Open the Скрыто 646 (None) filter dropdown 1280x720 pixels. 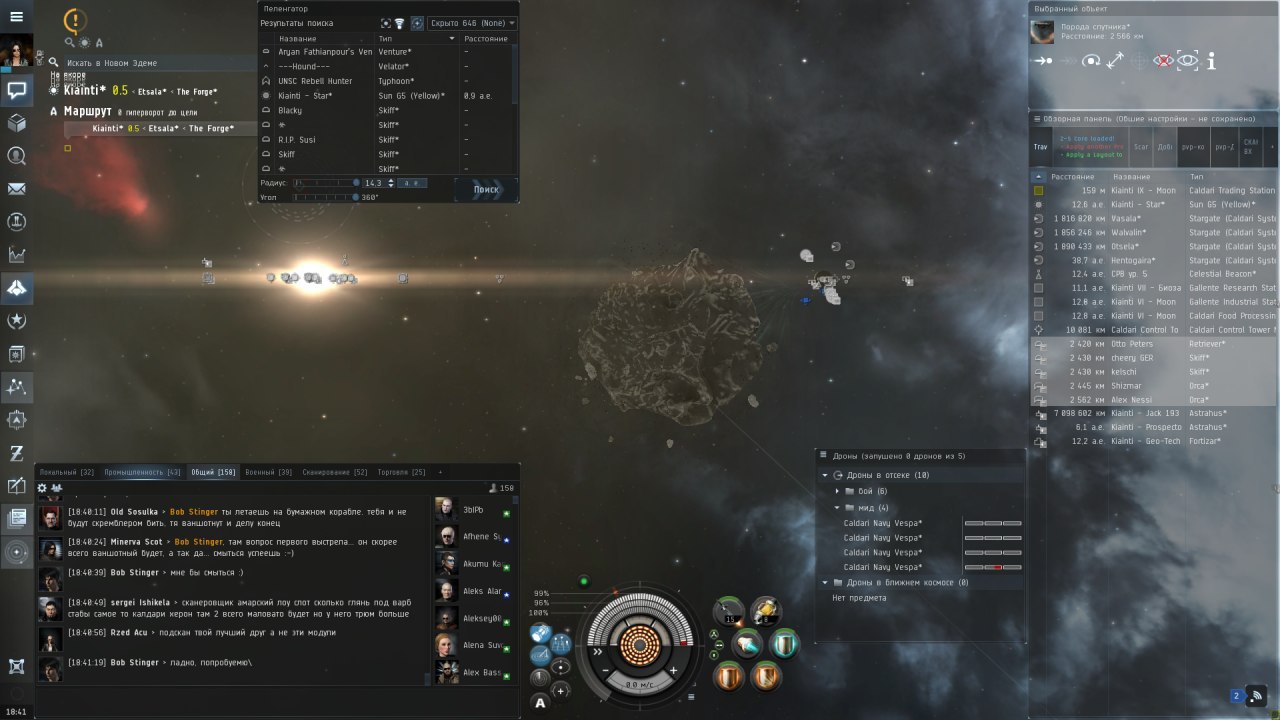[x=472, y=23]
